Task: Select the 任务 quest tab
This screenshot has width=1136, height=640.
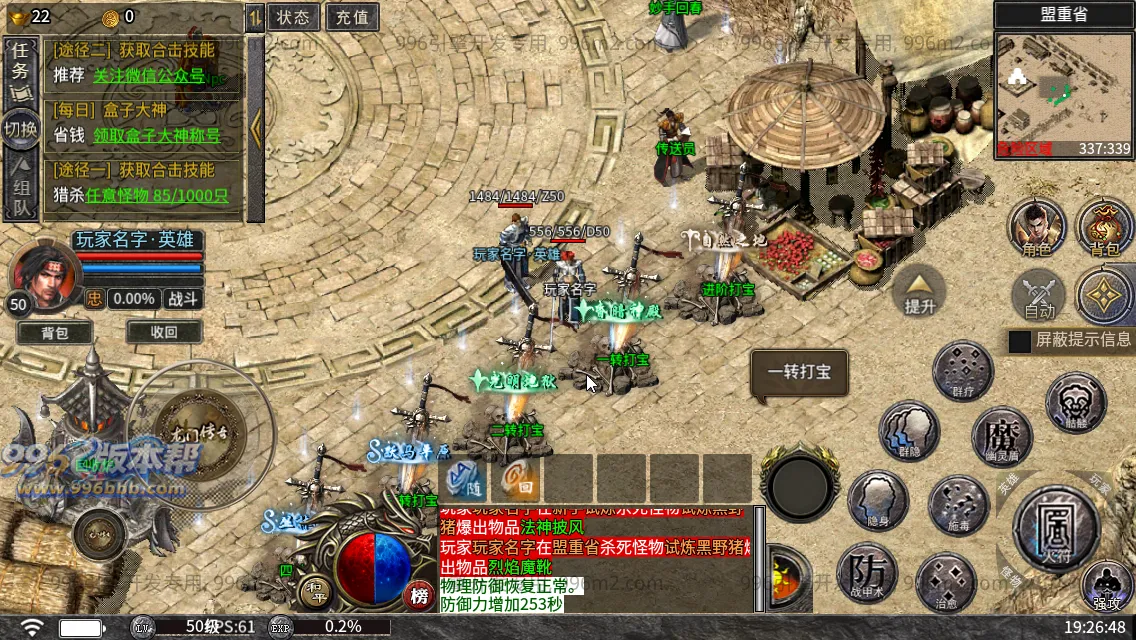Action: 19,71
